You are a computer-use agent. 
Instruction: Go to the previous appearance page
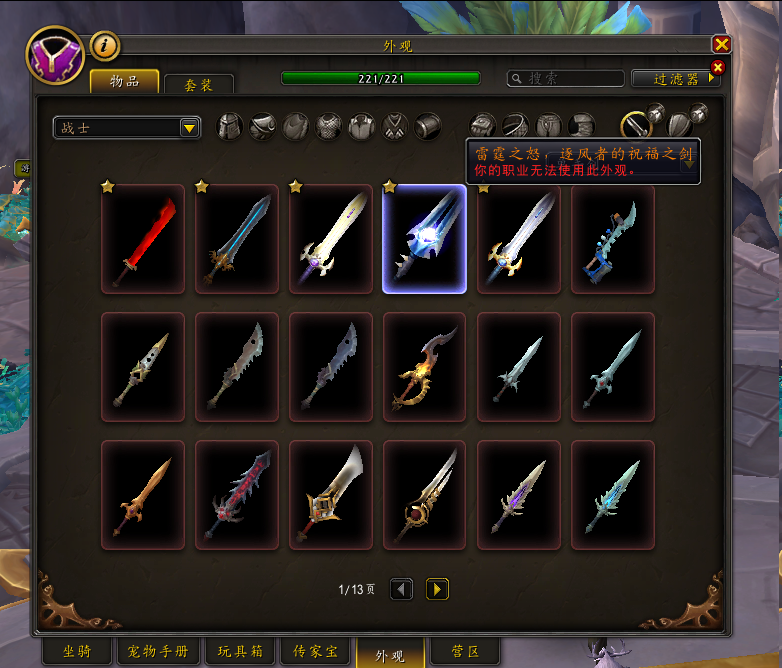point(401,589)
